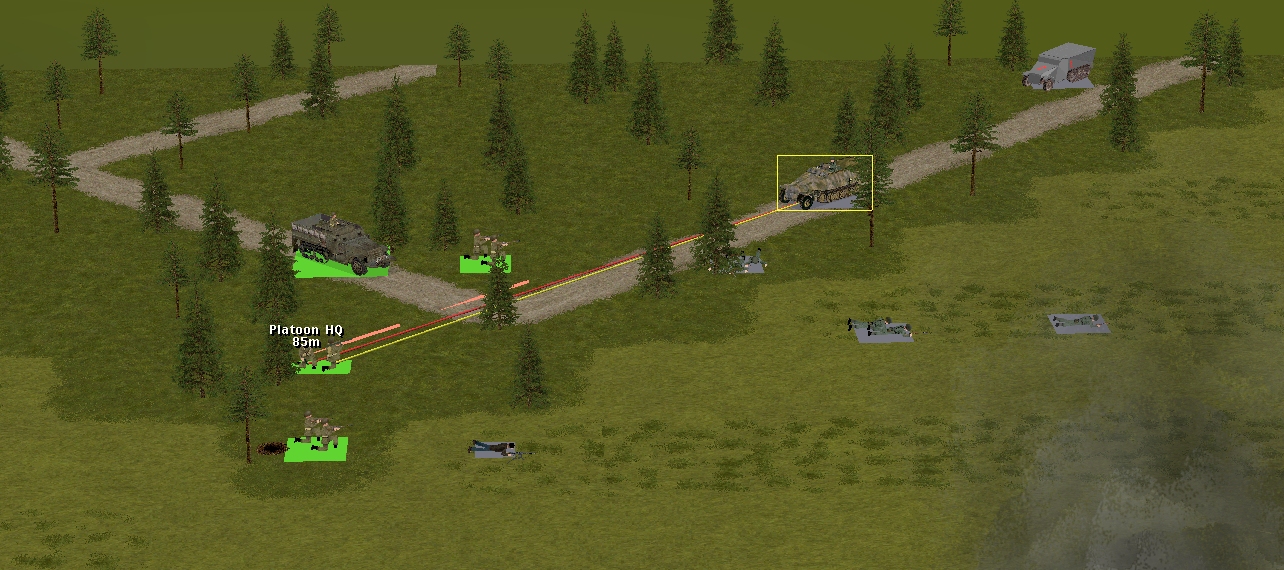
Task: Select the Platoon HQ unit
Action: pyautogui.click(x=322, y=357)
